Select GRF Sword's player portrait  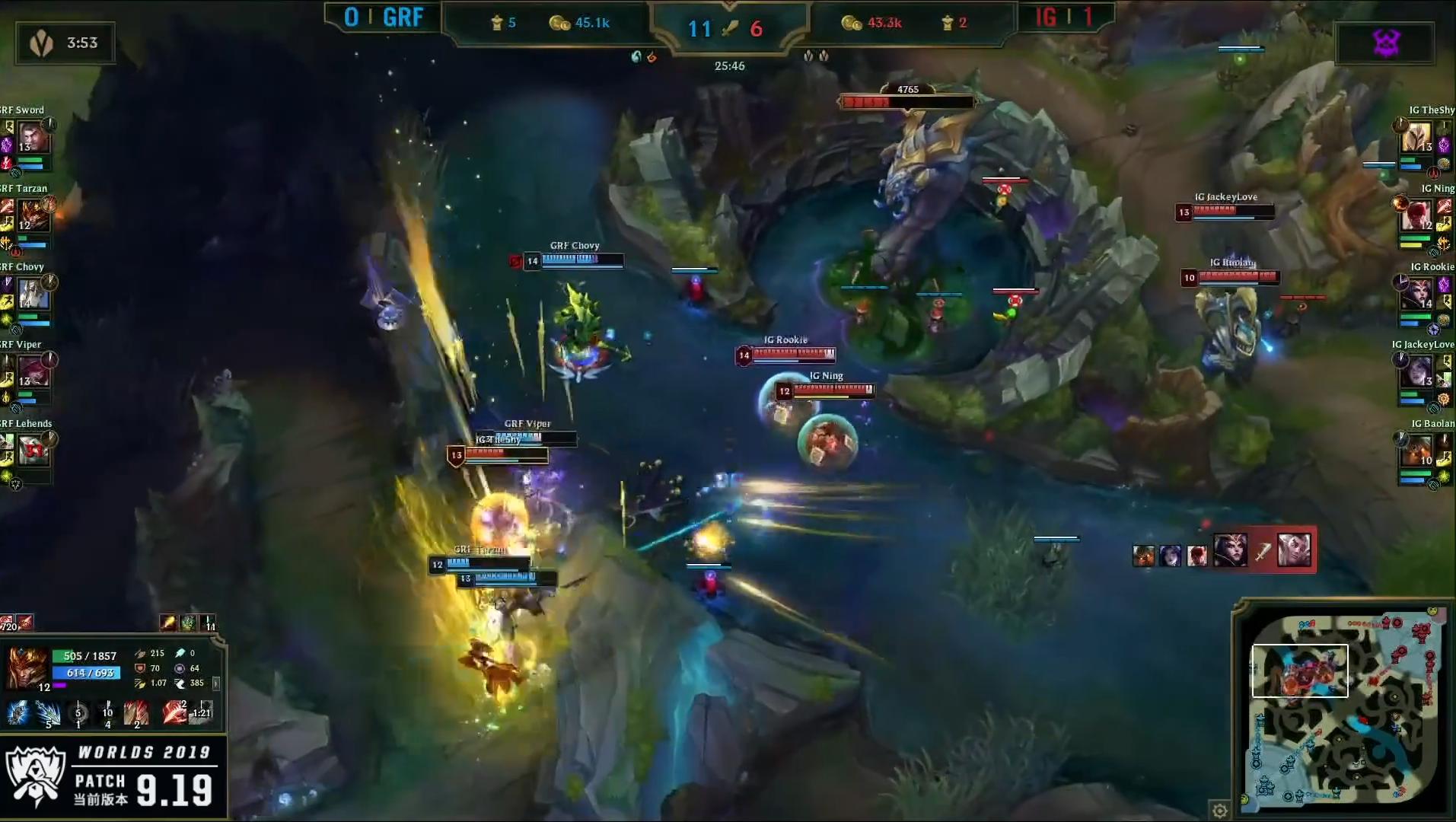[x=32, y=138]
